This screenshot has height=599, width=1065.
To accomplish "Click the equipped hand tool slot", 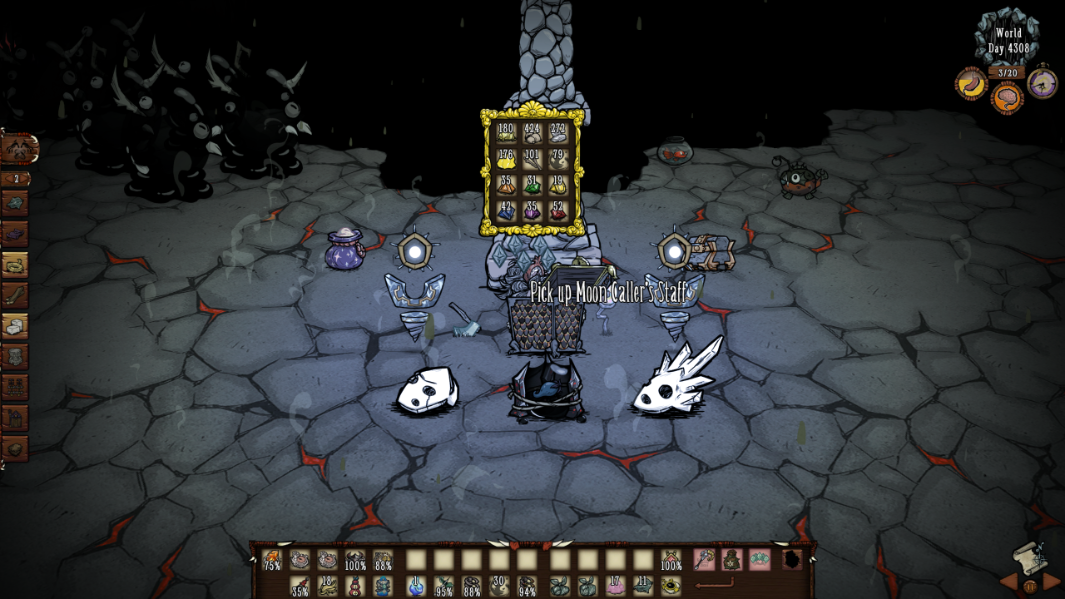I will (705, 560).
